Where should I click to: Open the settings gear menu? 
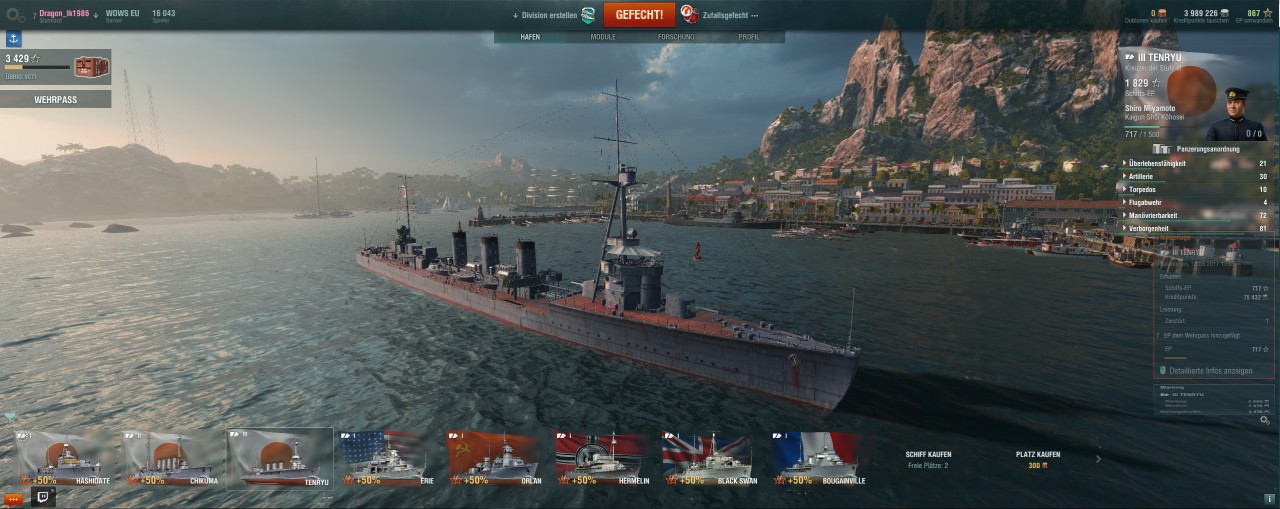coord(15,15)
